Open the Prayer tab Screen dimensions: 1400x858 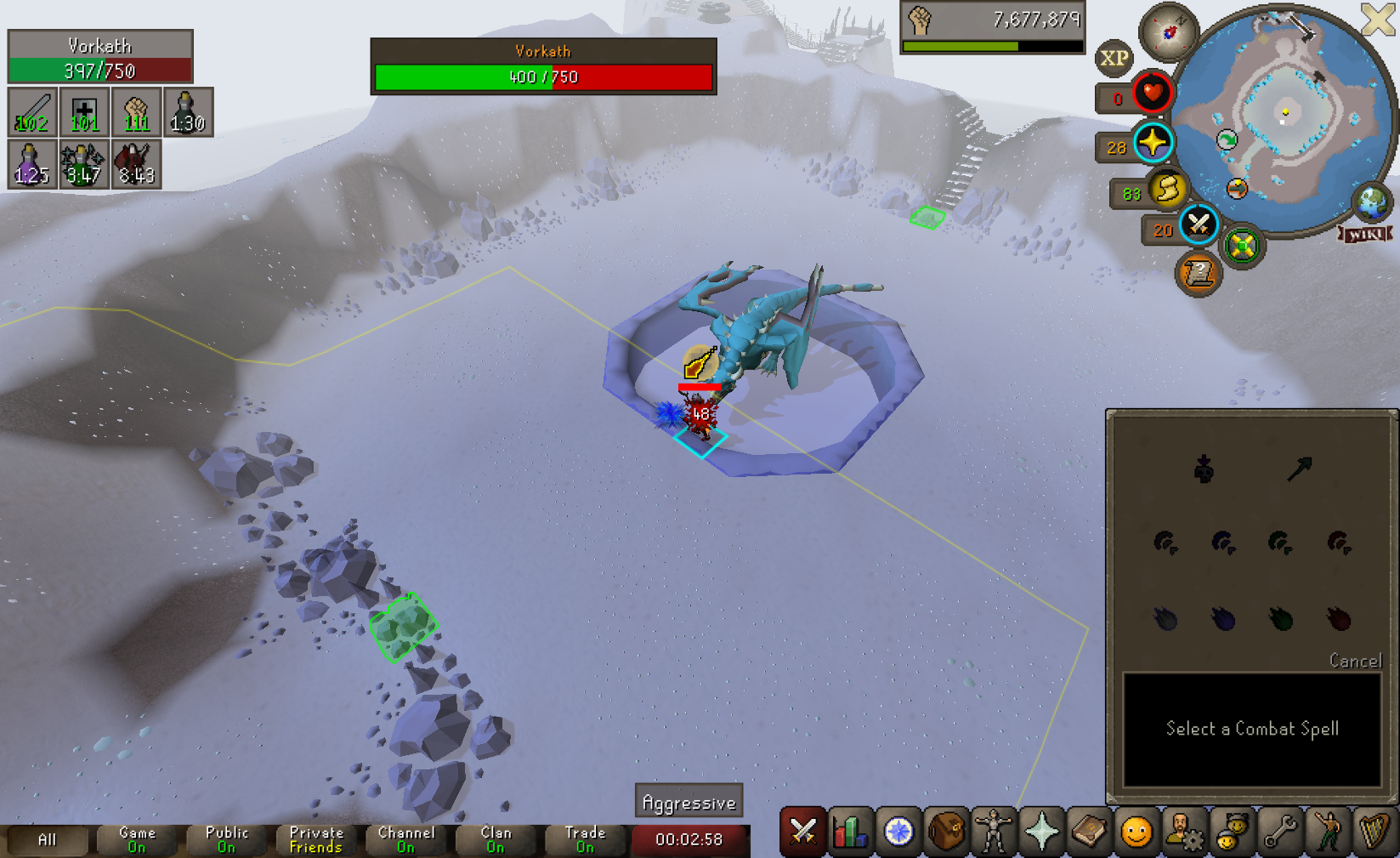pyautogui.click(x=1041, y=832)
